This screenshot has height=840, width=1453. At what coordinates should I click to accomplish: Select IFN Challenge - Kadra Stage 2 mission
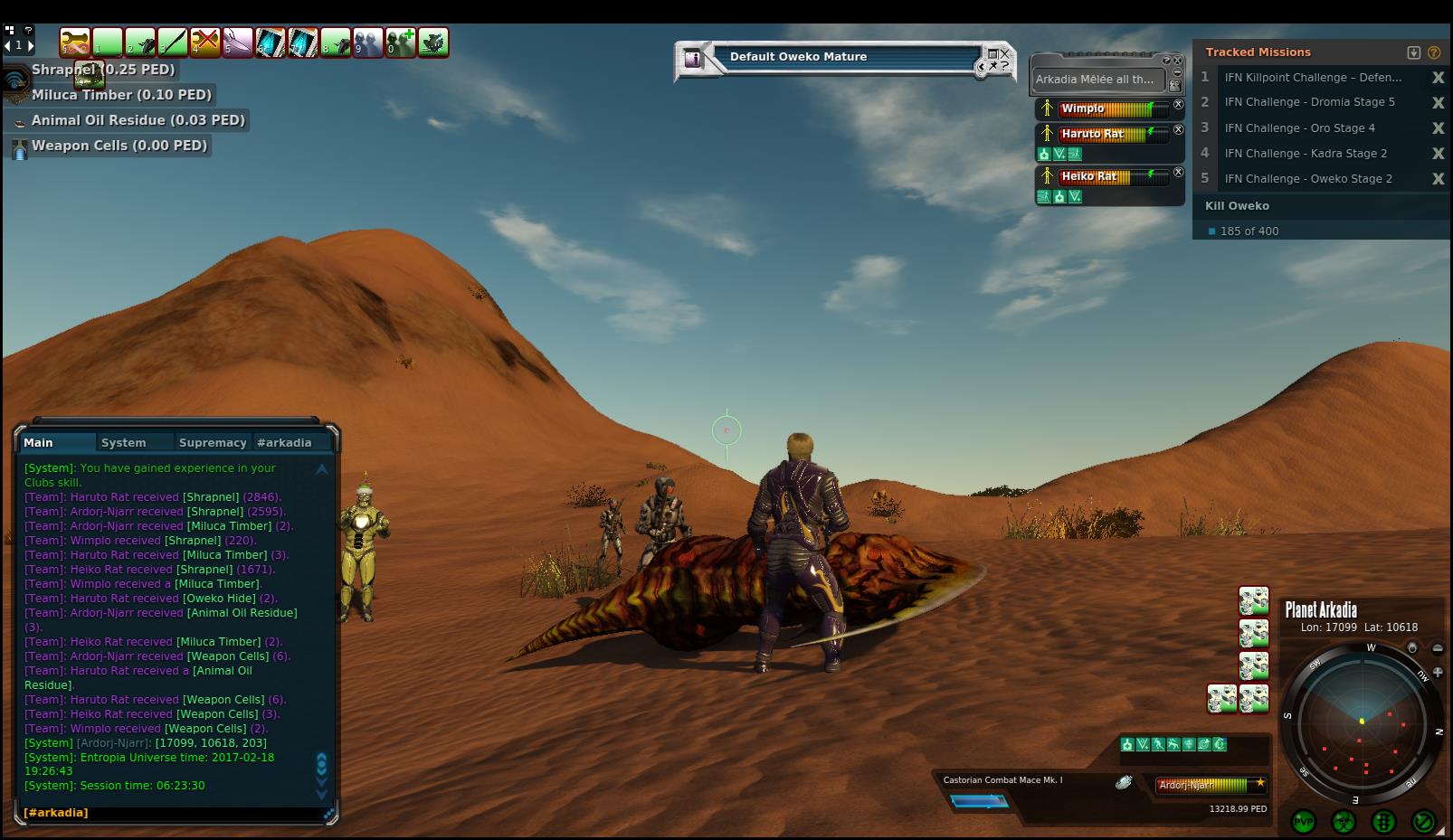[1306, 154]
